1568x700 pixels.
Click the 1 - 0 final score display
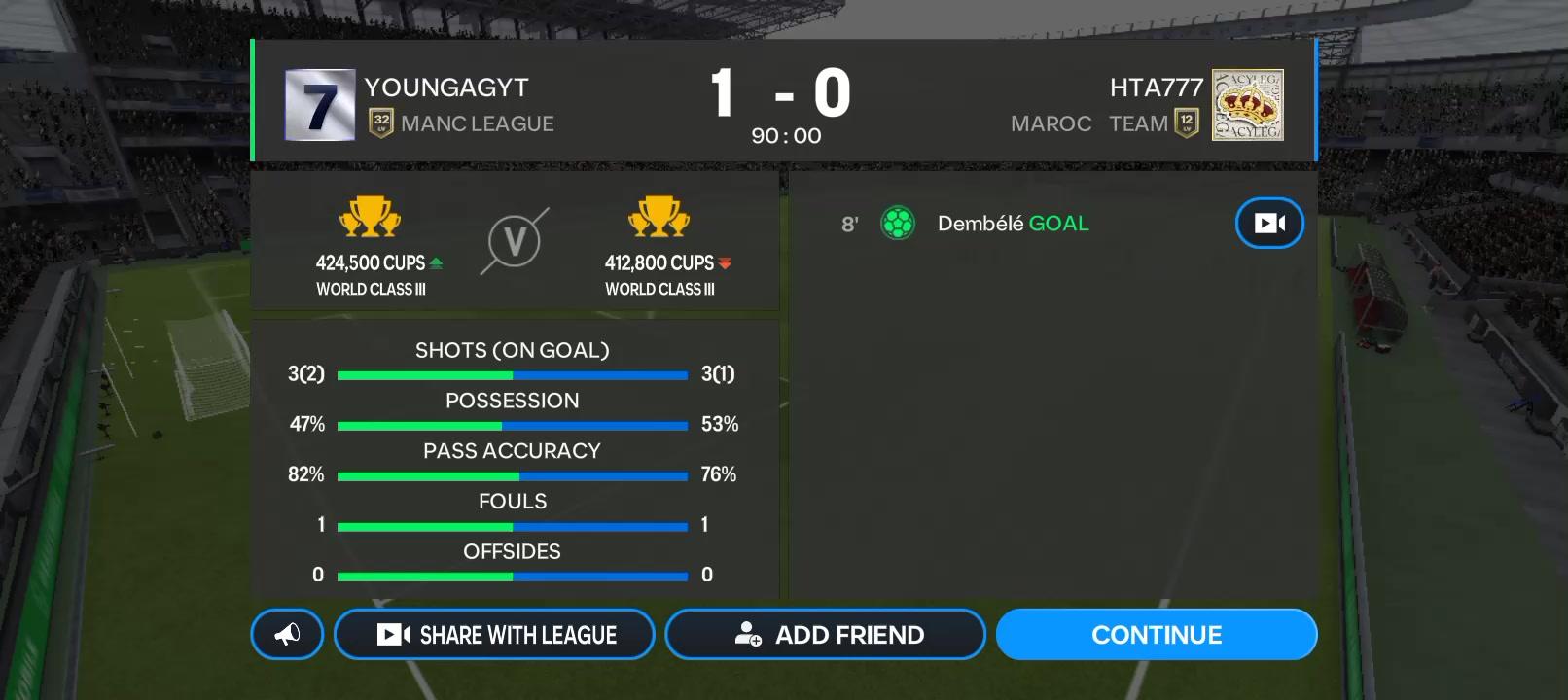(784, 94)
